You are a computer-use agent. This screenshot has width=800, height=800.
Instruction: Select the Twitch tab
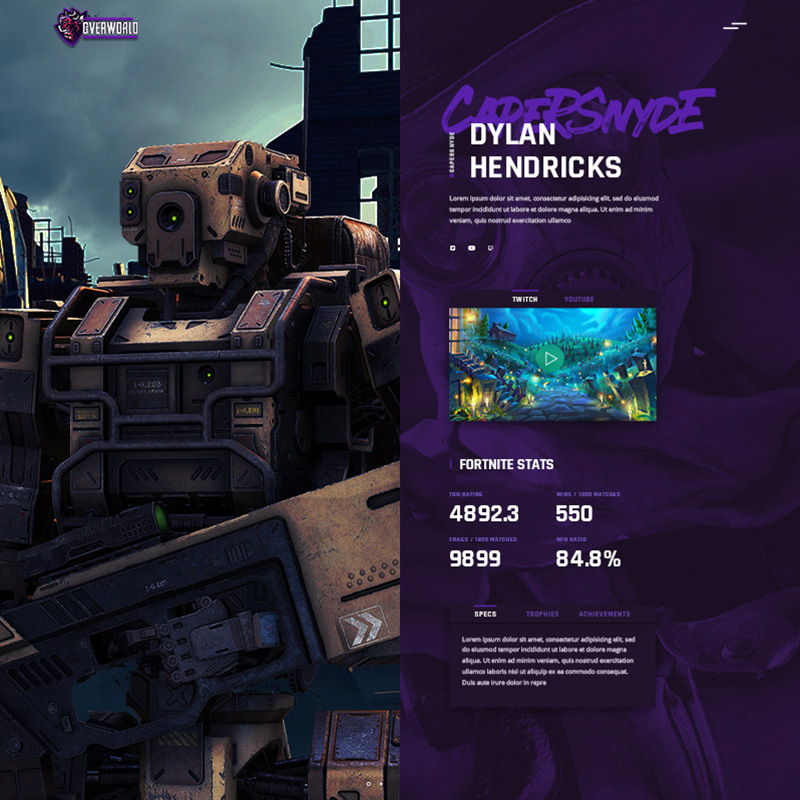[x=525, y=299]
